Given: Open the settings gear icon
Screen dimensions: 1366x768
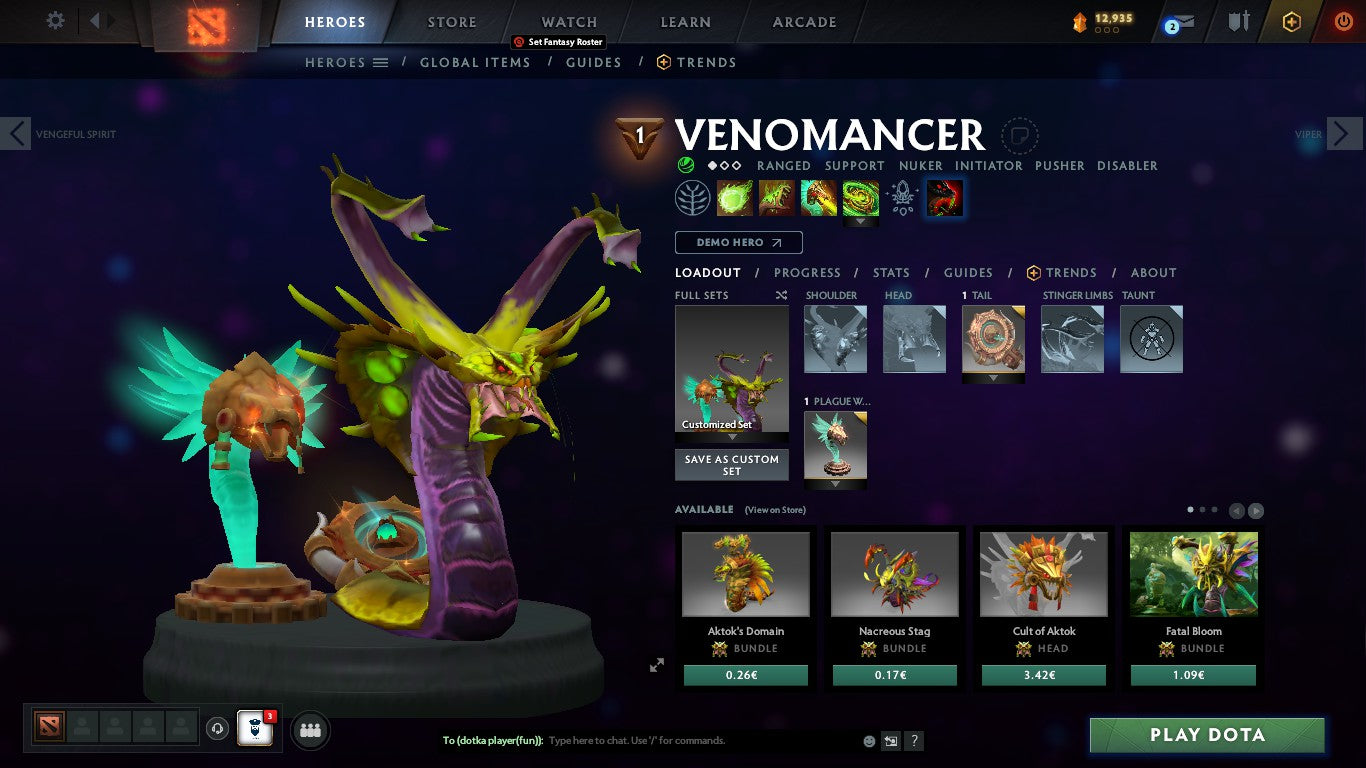Looking at the screenshot, I should tap(55, 19).
